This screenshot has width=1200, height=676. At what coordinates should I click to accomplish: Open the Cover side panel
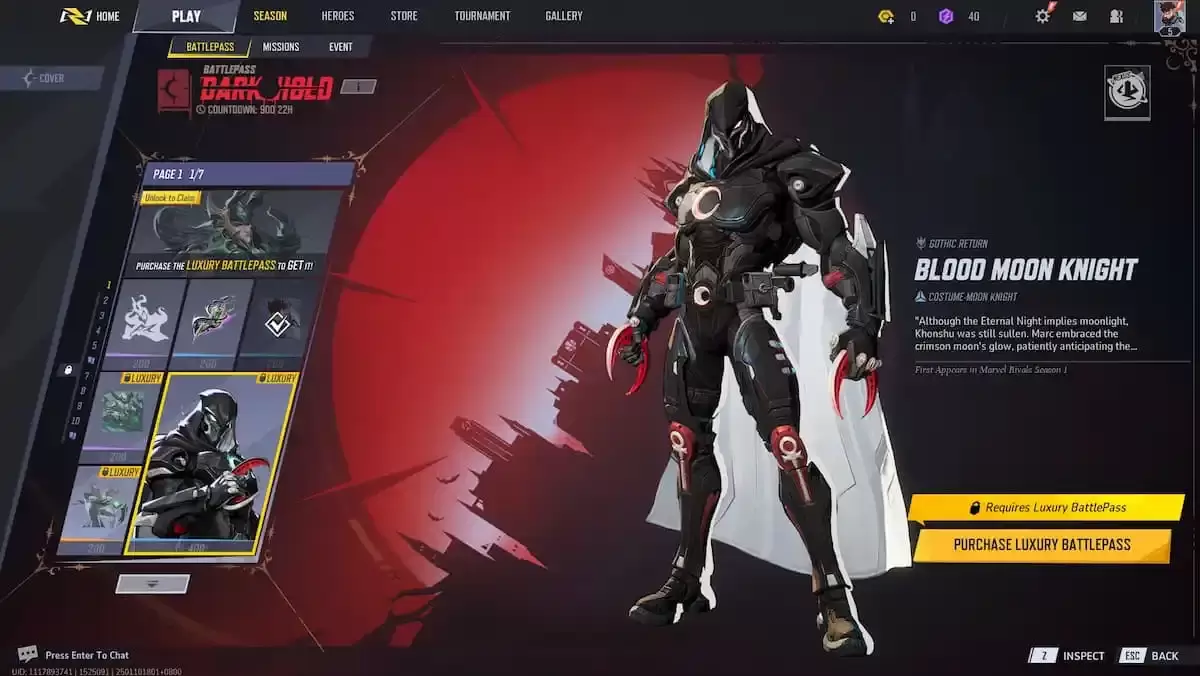[50, 78]
